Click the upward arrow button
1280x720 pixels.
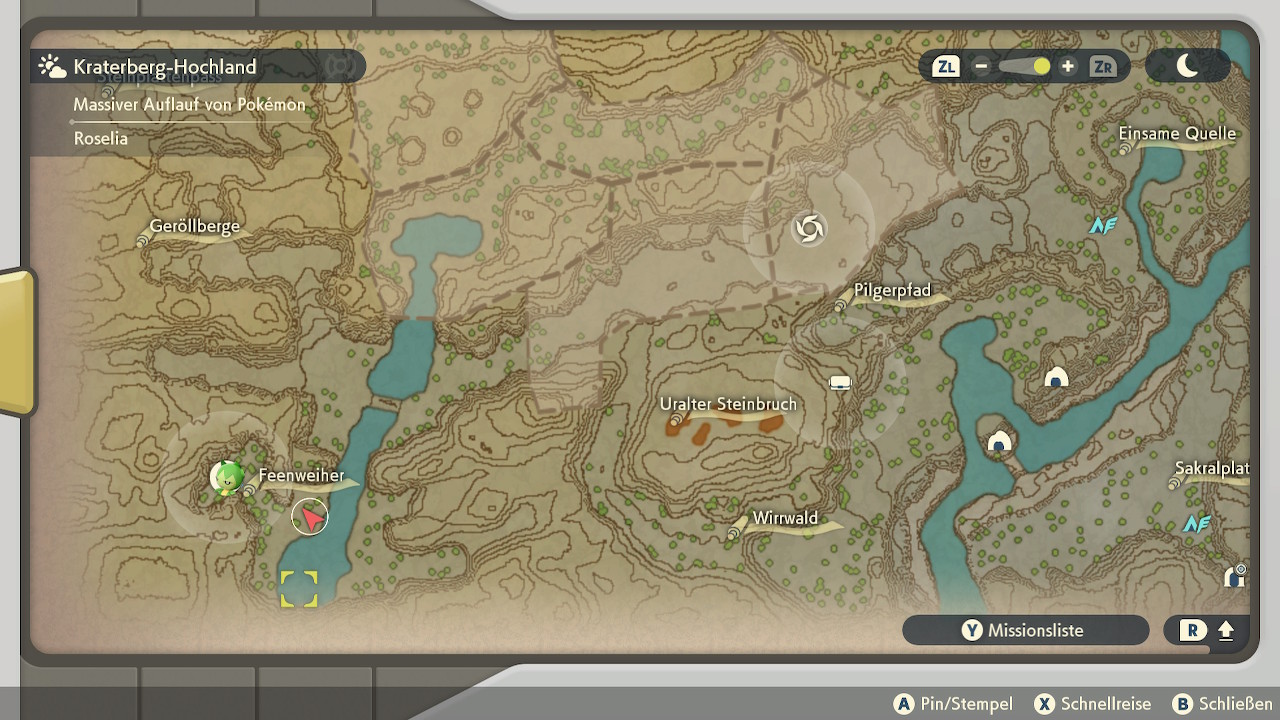pos(1226,631)
